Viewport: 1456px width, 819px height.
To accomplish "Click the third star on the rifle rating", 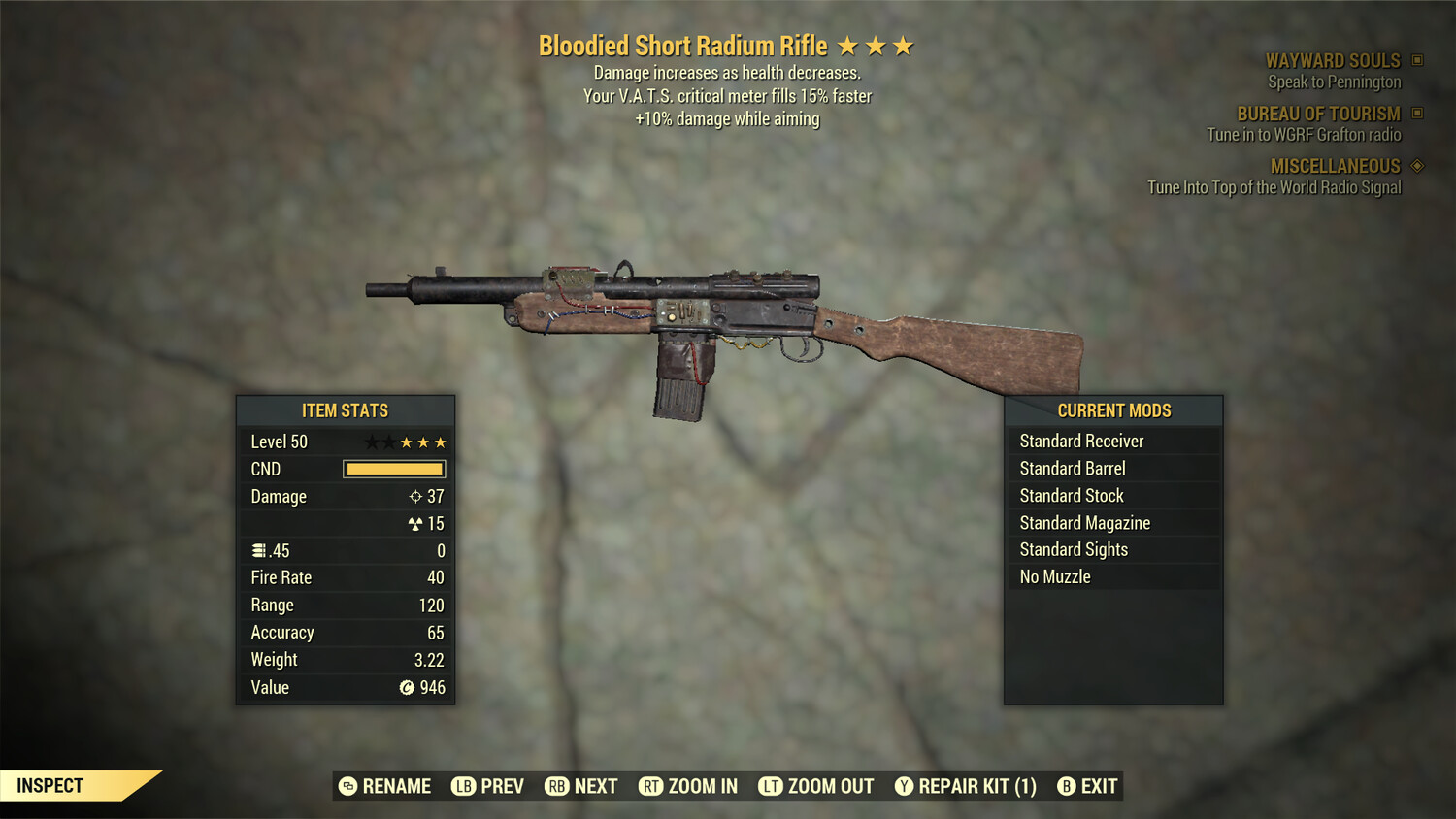I will 905,45.
